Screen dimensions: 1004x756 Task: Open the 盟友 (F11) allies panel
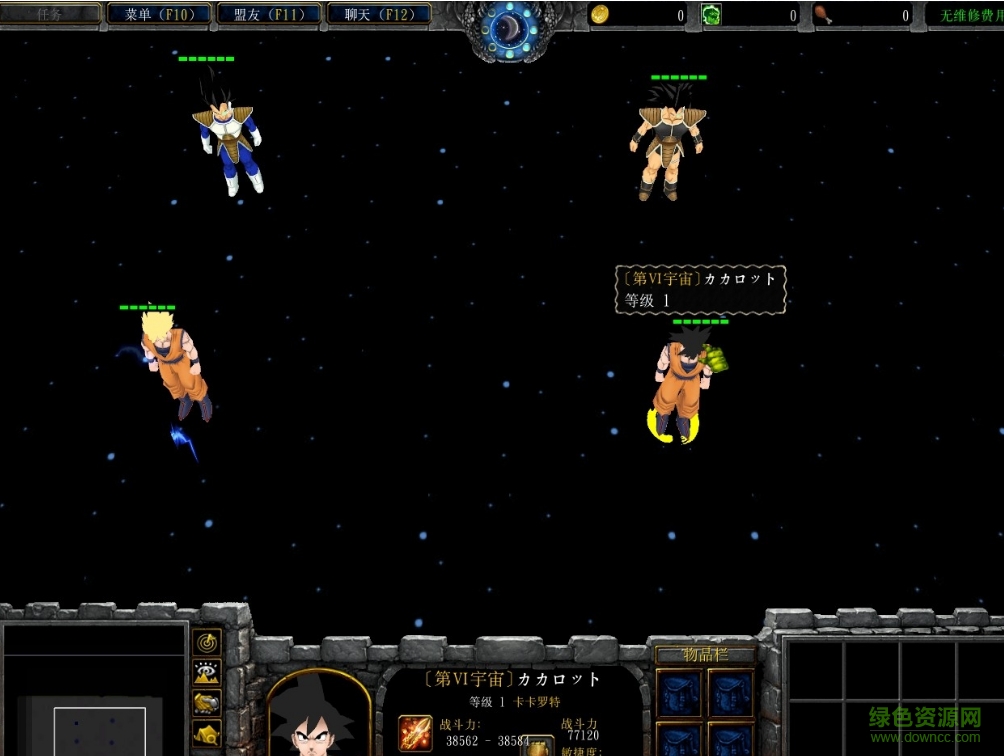tap(269, 14)
